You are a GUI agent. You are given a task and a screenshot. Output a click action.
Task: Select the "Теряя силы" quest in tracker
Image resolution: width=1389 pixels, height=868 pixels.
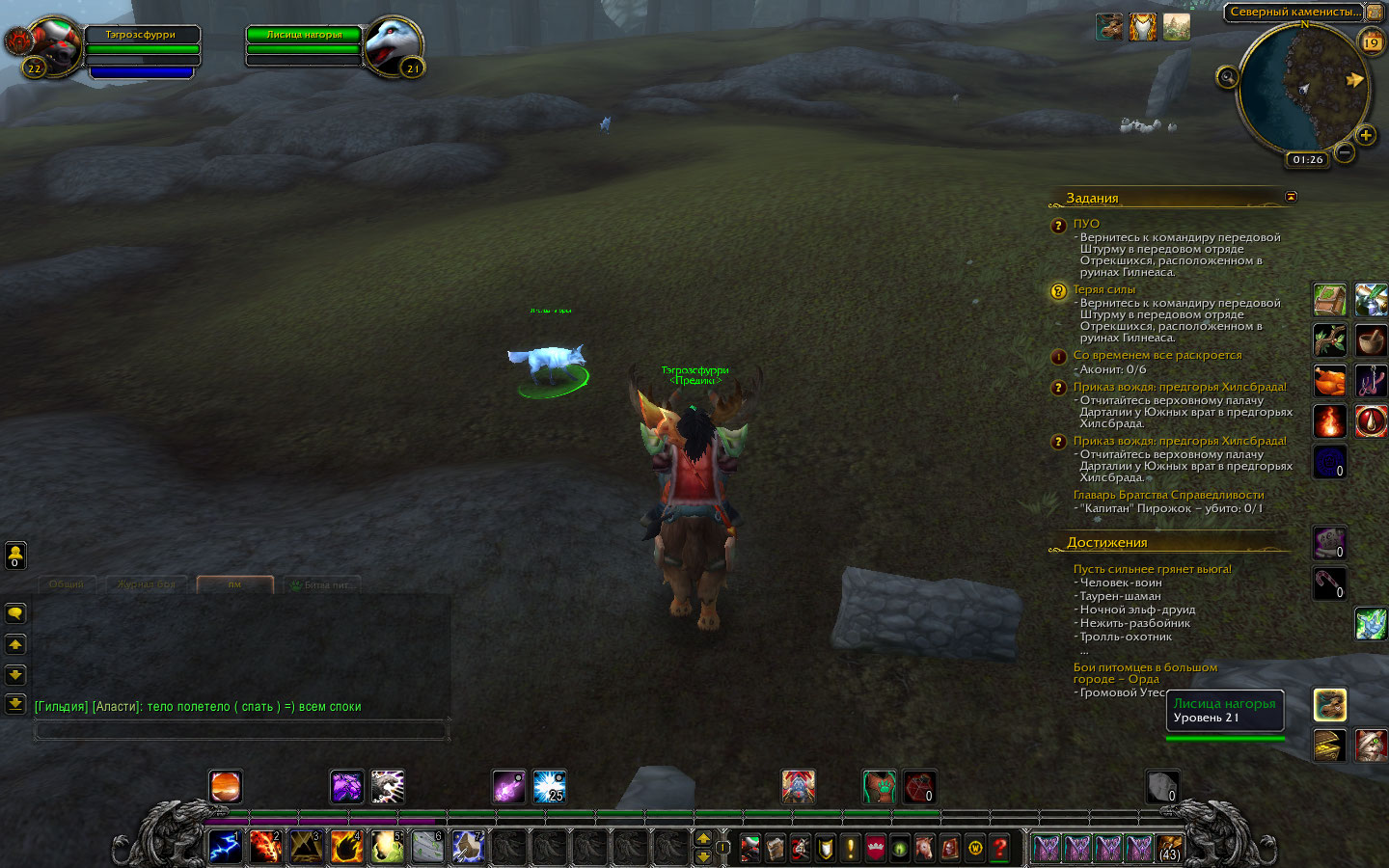click(1104, 289)
